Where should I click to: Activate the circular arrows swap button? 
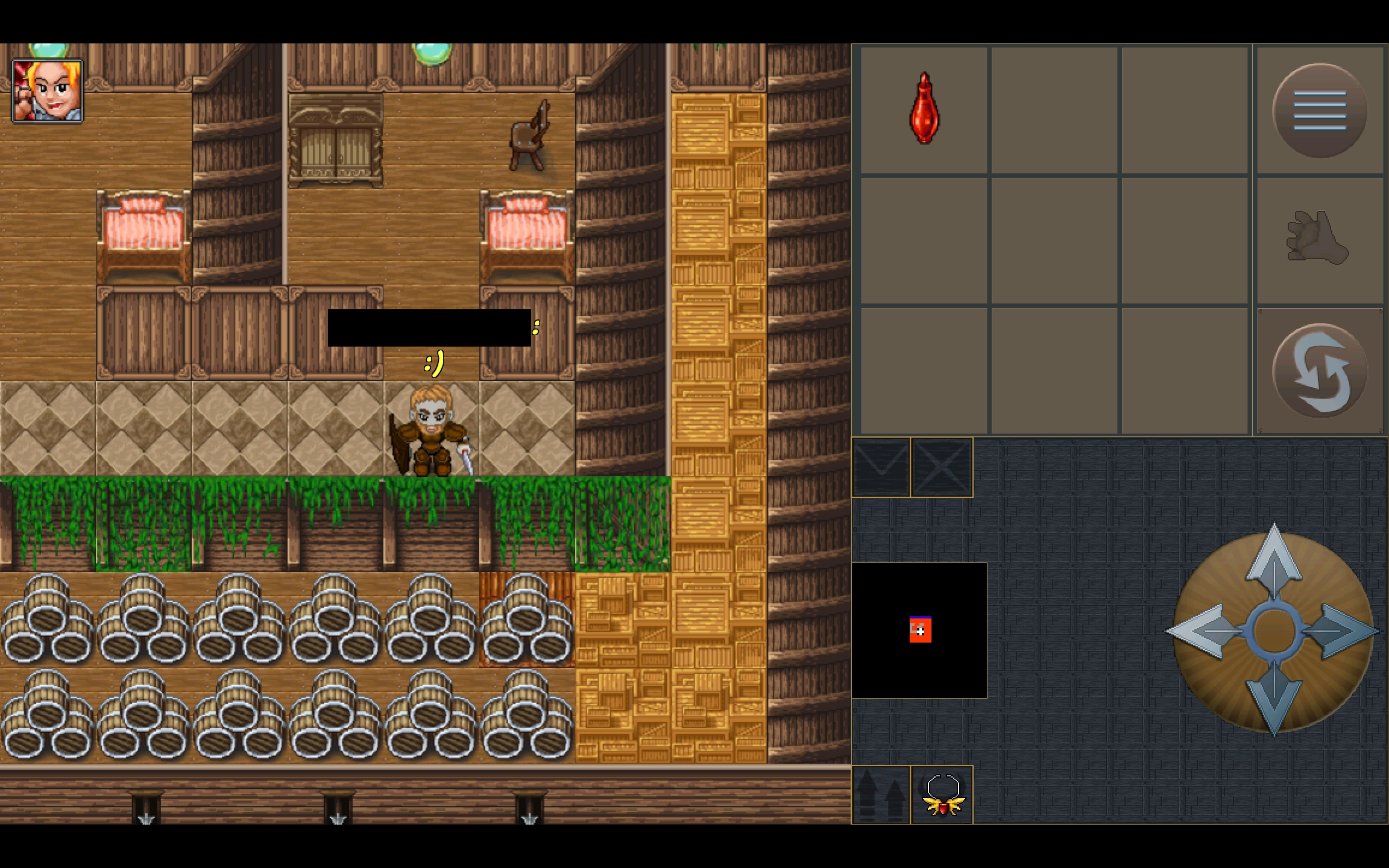1319,371
